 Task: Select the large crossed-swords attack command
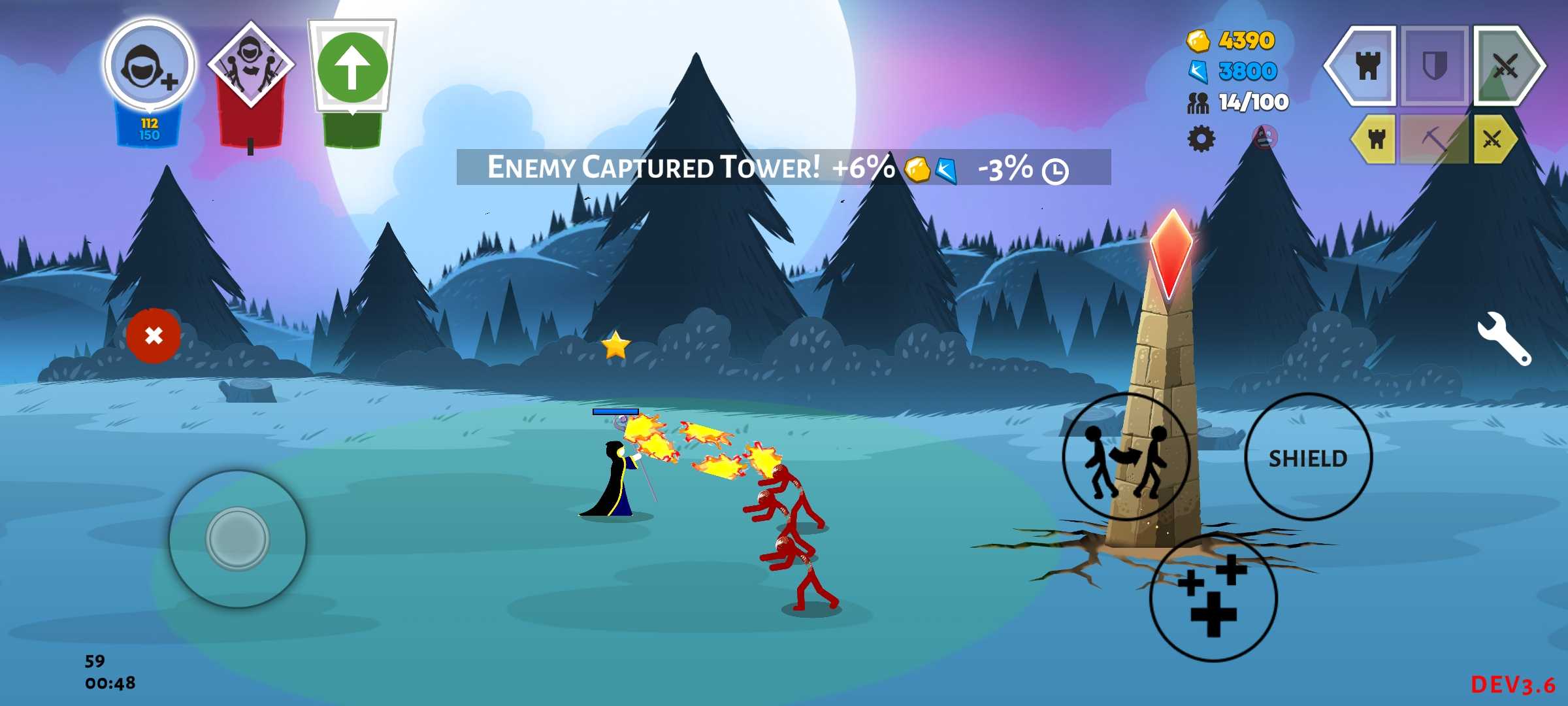click(x=1506, y=66)
